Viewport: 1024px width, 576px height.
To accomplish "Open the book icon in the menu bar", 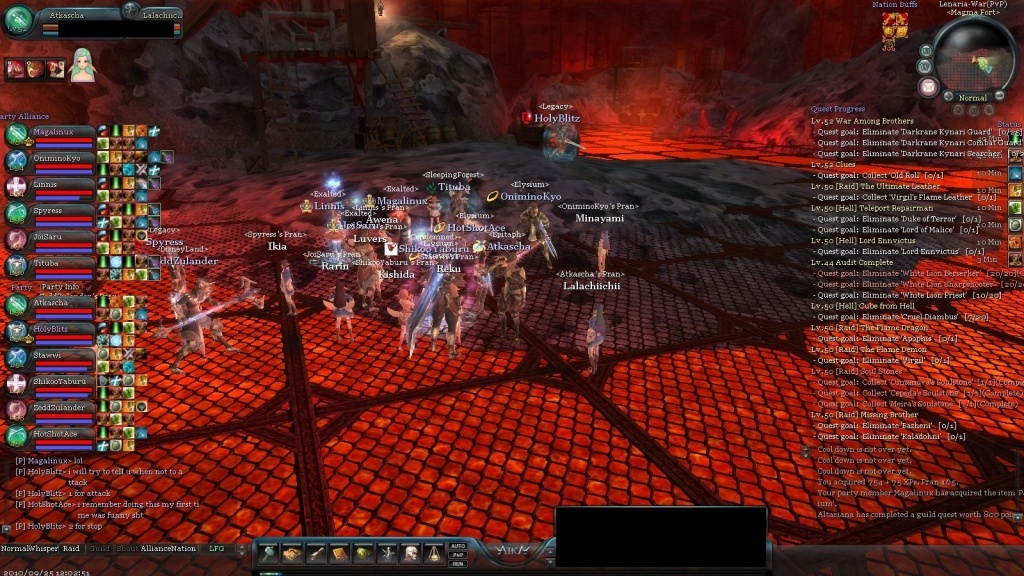I will [339, 553].
